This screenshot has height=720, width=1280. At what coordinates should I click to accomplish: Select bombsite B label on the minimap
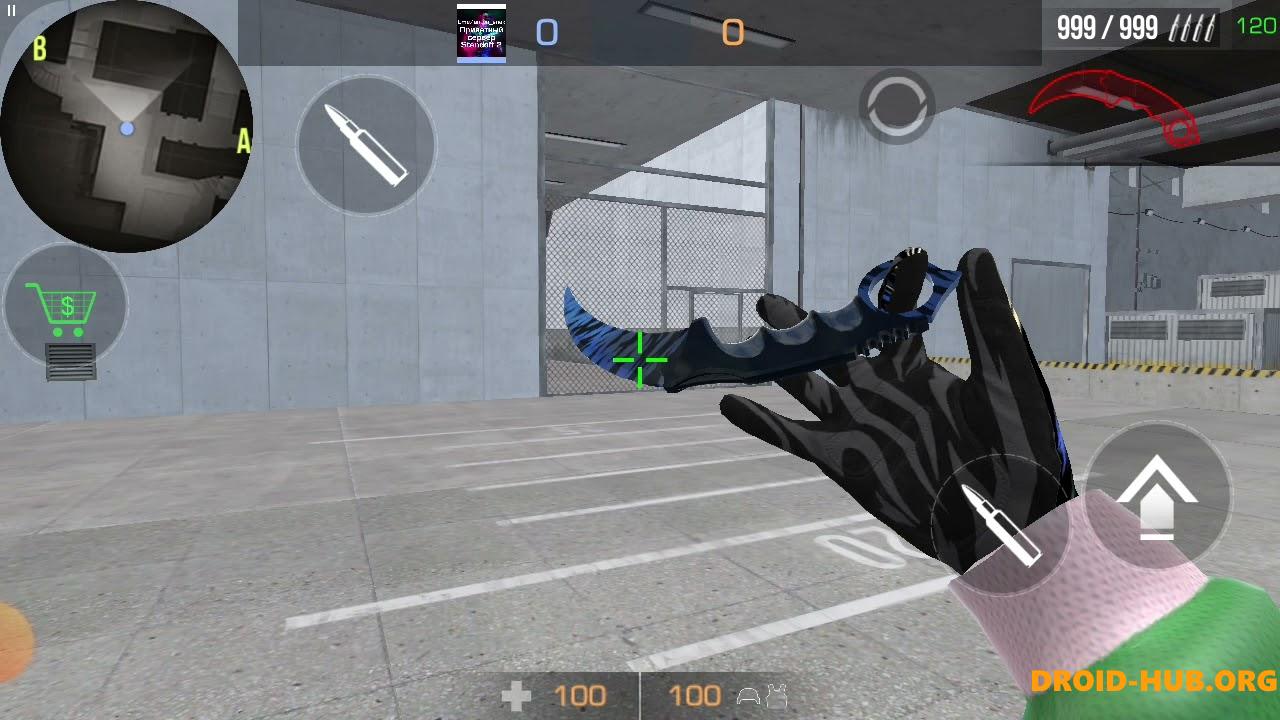pyautogui.click(x=40, y=48)
